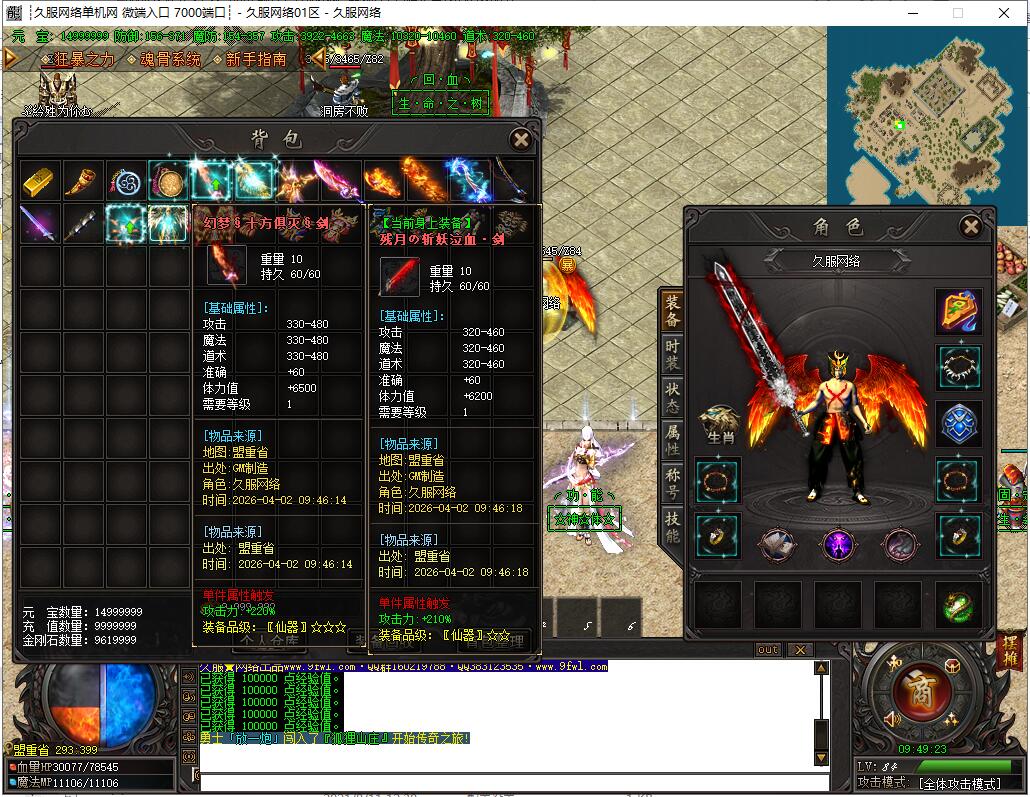Select the blue shield medal equipment slot

958,423
